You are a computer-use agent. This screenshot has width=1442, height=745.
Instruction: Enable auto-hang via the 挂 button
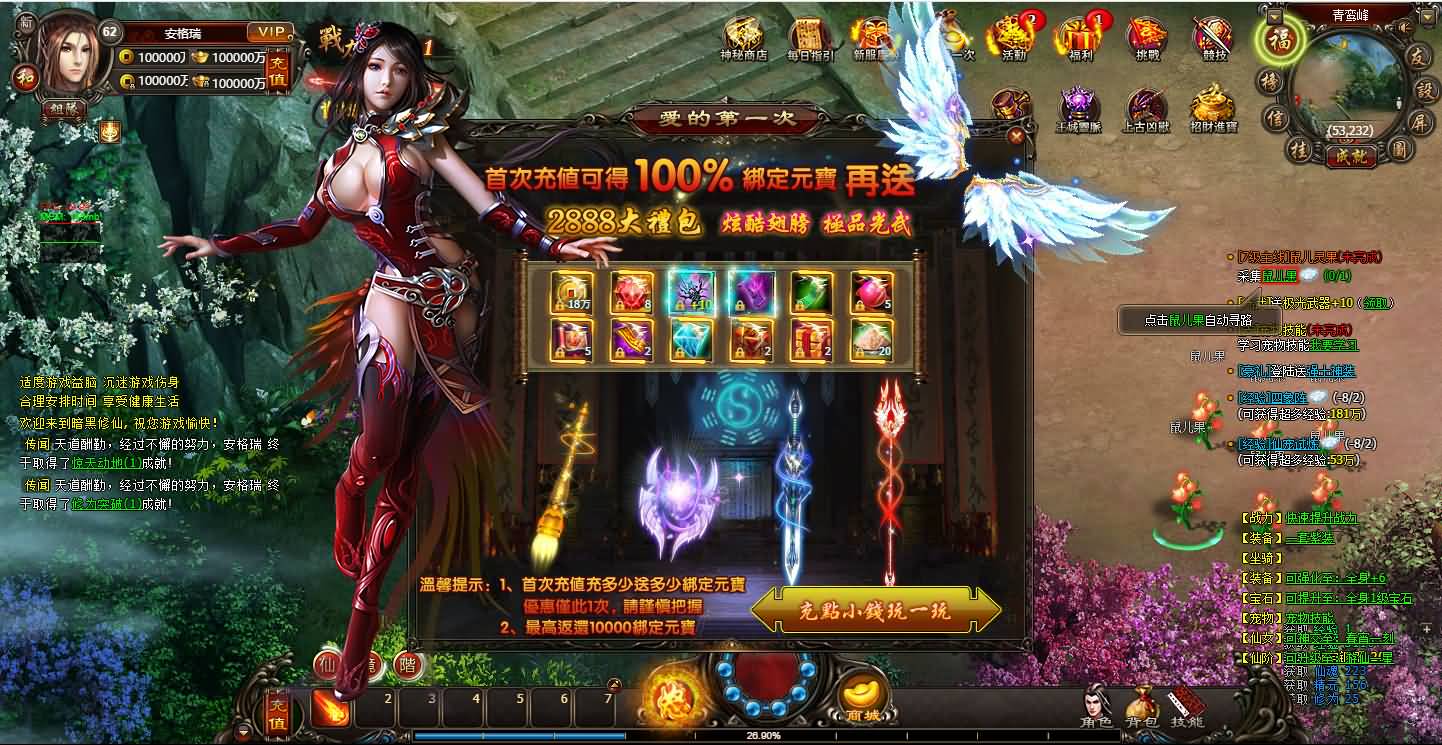[x=1301, y=150]
